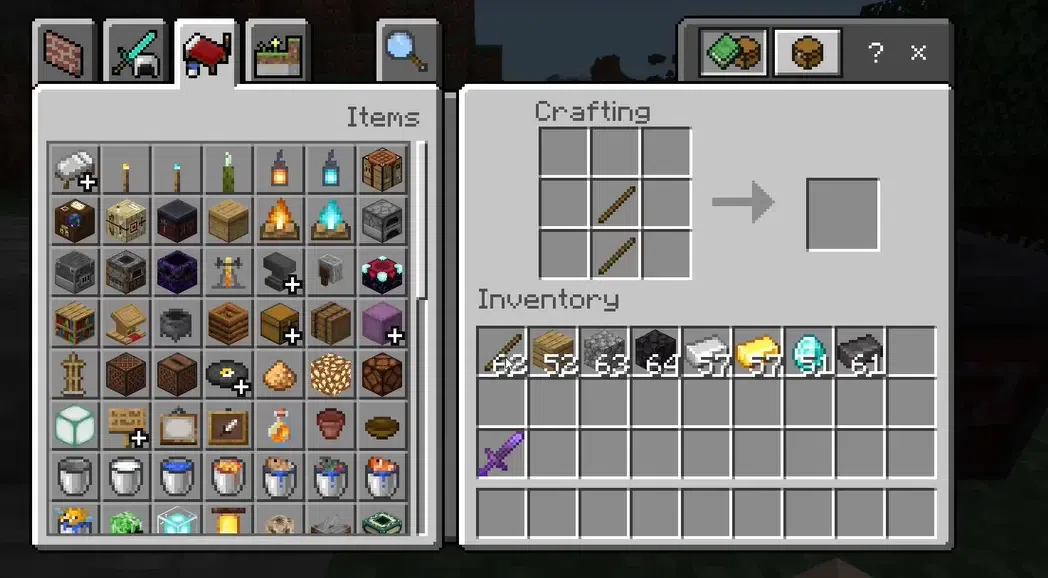Screen dimensions: 1048x578
Task: Click the question mark help button
Action: 876,52
